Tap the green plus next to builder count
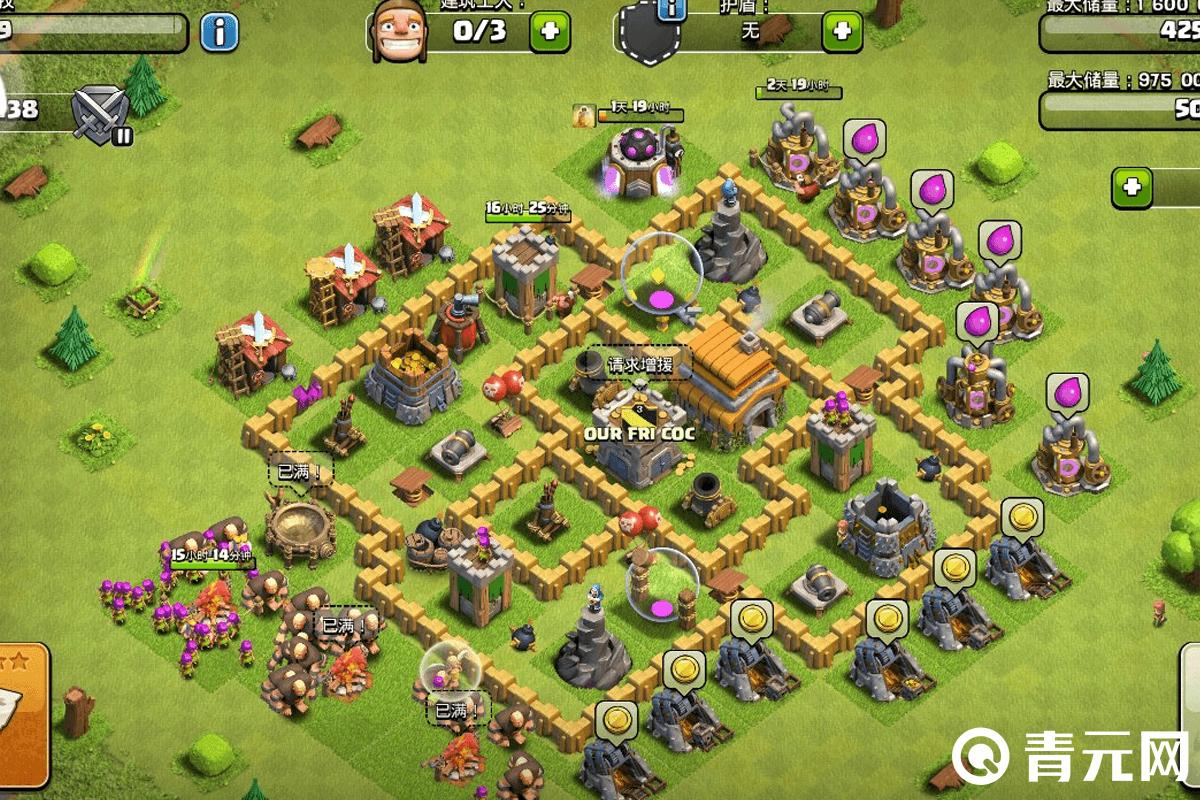Image resolution: width=1200 pixels, height=800 pixels. pos(549,31)
